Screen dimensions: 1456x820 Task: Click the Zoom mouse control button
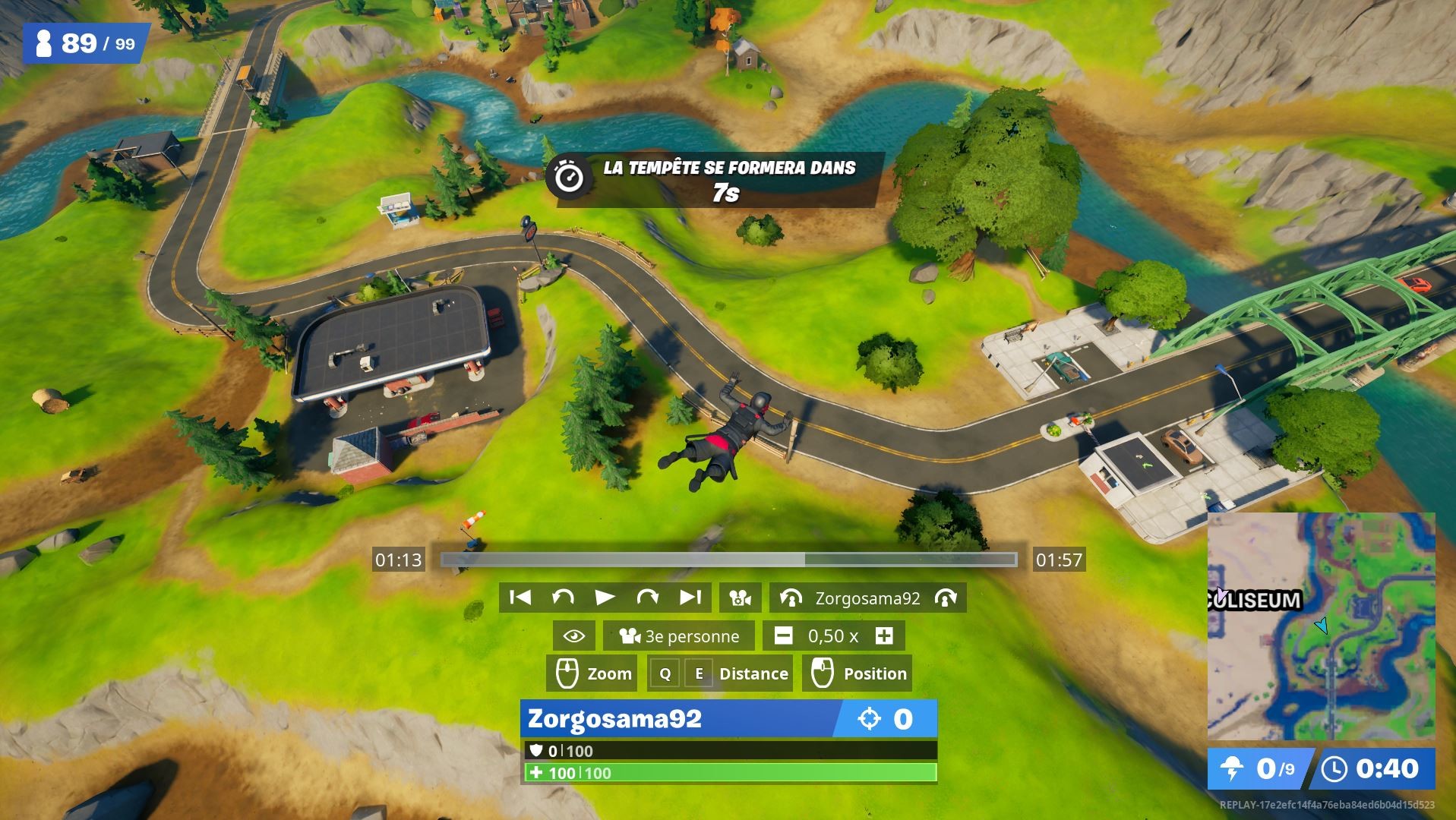pyautogui.click(x=592, y=673)
